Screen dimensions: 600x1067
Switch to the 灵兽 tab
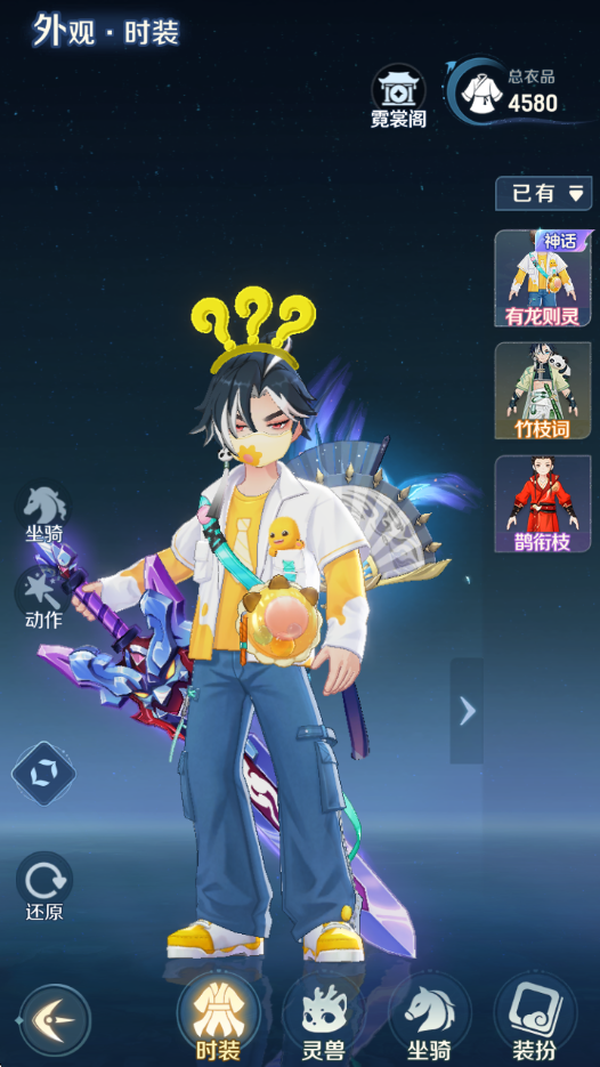pos(323,1020)
